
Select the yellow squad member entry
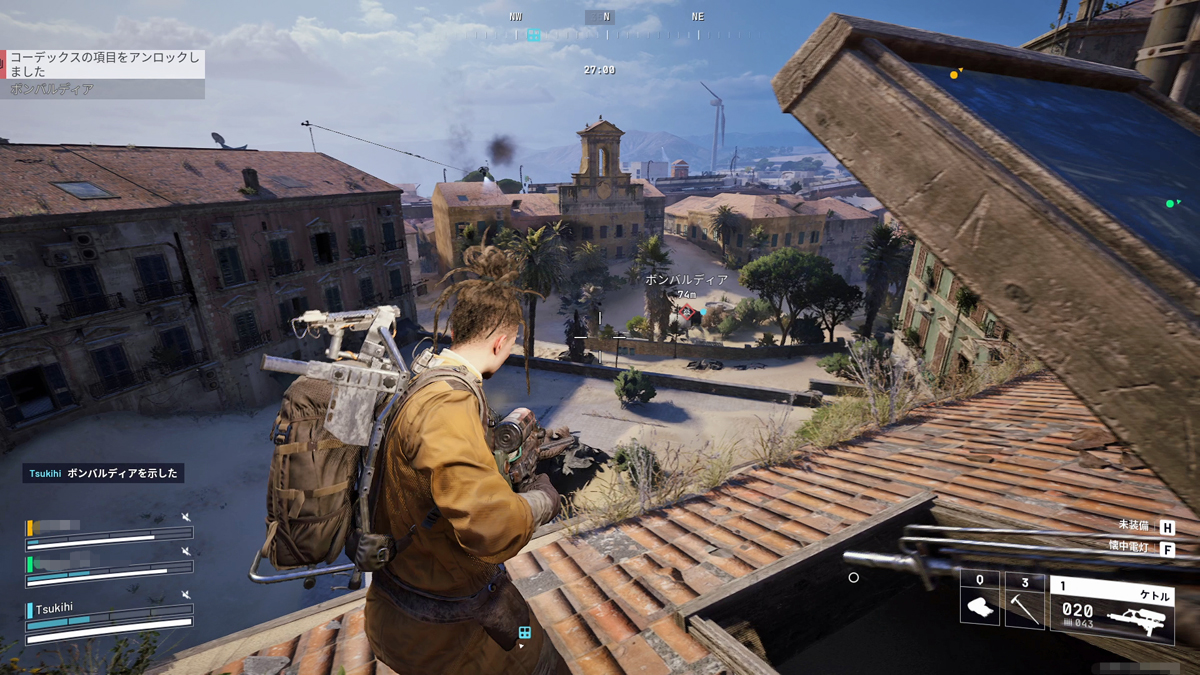click(108, 533)
